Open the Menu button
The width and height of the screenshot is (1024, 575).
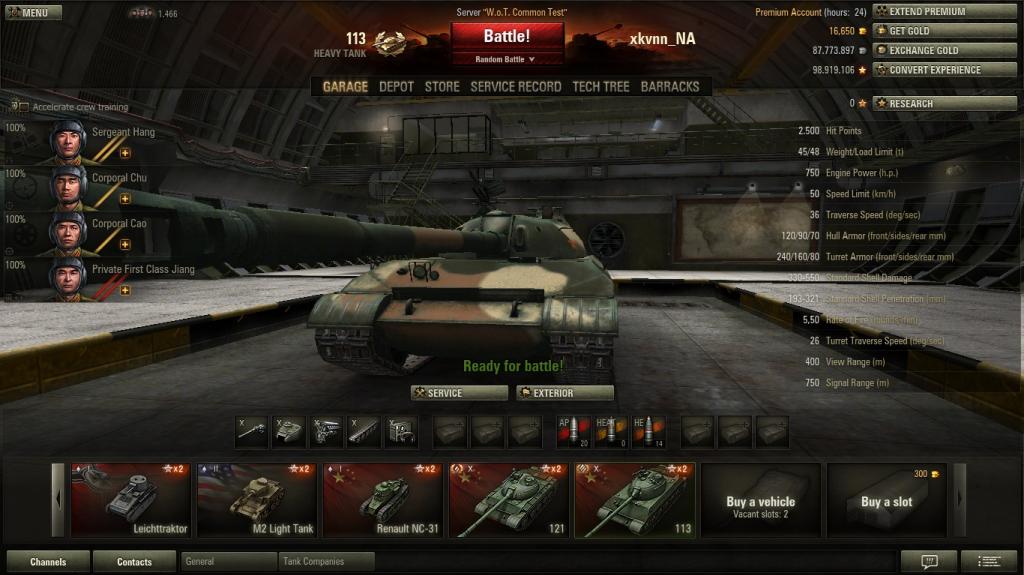32,13
